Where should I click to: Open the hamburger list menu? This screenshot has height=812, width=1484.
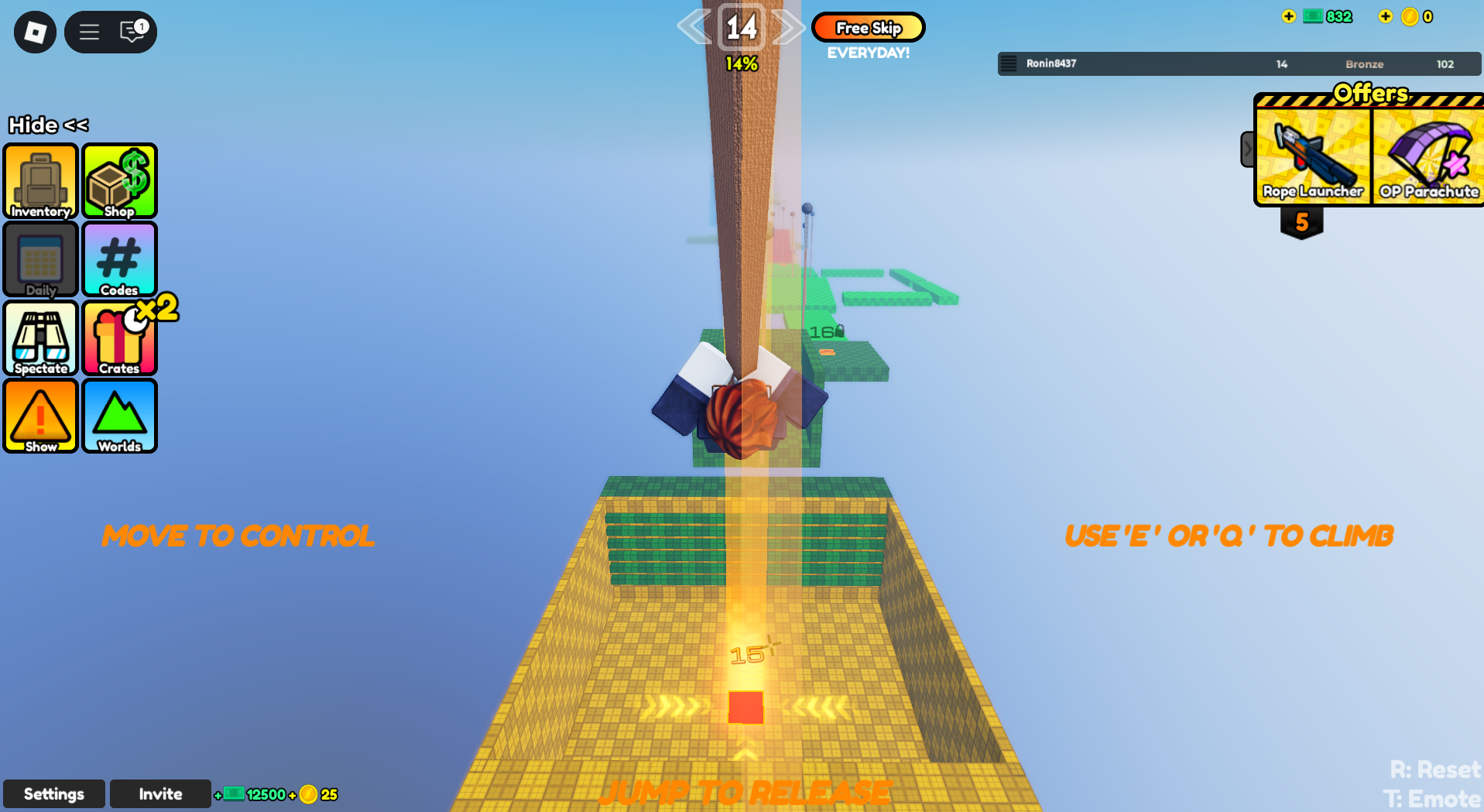(89, 32)
